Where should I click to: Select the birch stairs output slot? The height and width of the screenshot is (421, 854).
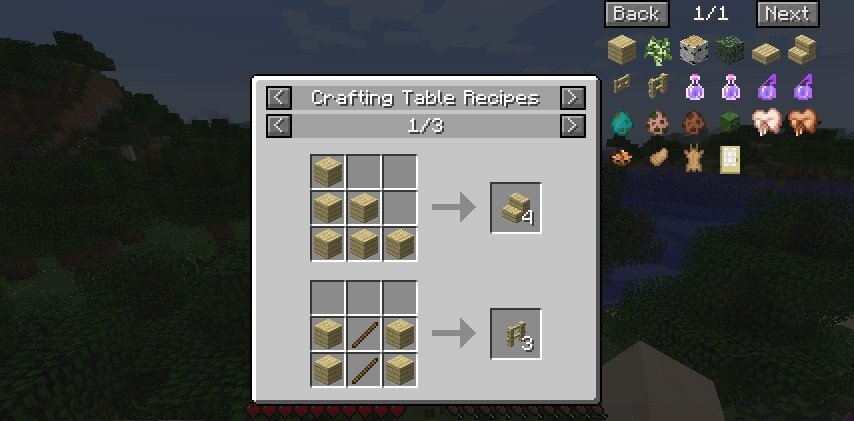[x=516, y=208]
